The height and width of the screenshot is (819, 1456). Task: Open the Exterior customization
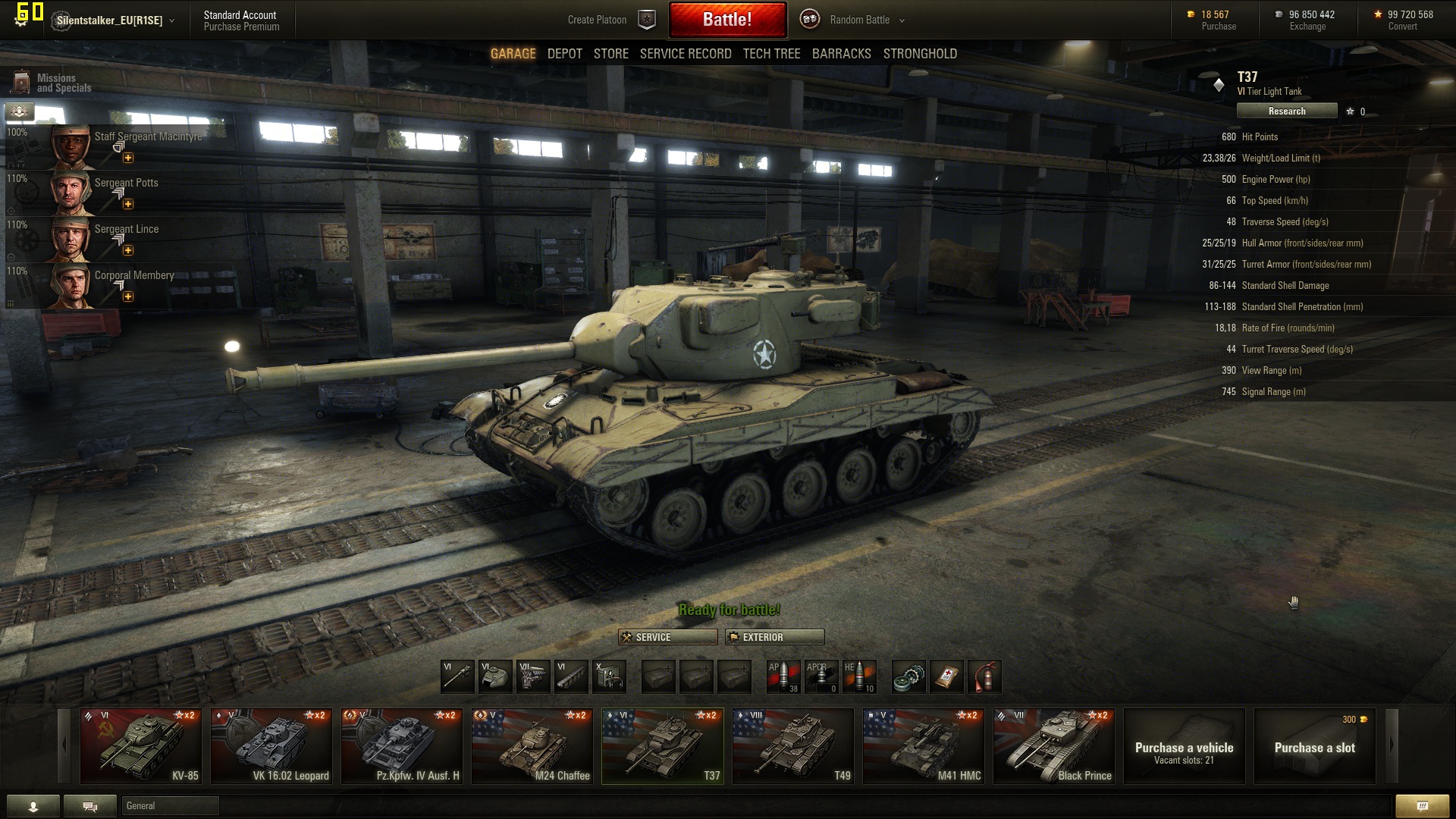pos(774,637)
